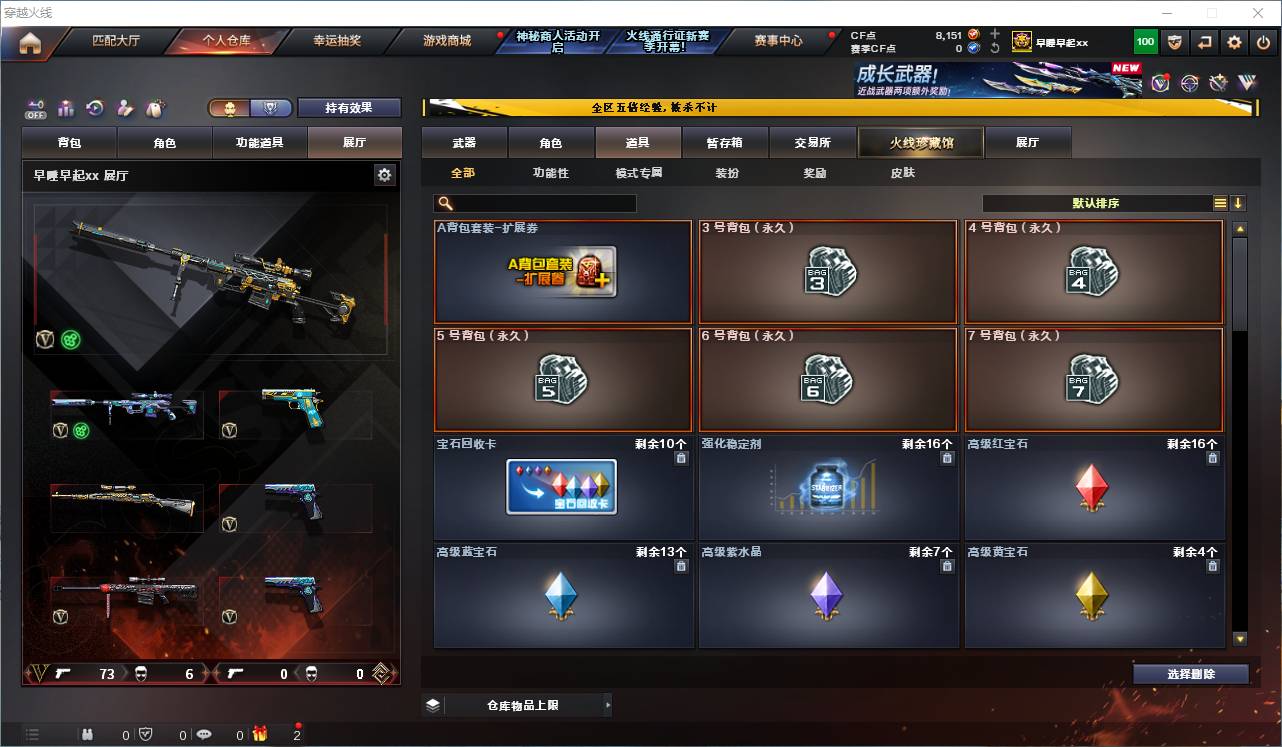This screenshot has width=1282, height=747.
Task: Click the history/refresh circular arrow icon
Action: coord(95,109)
